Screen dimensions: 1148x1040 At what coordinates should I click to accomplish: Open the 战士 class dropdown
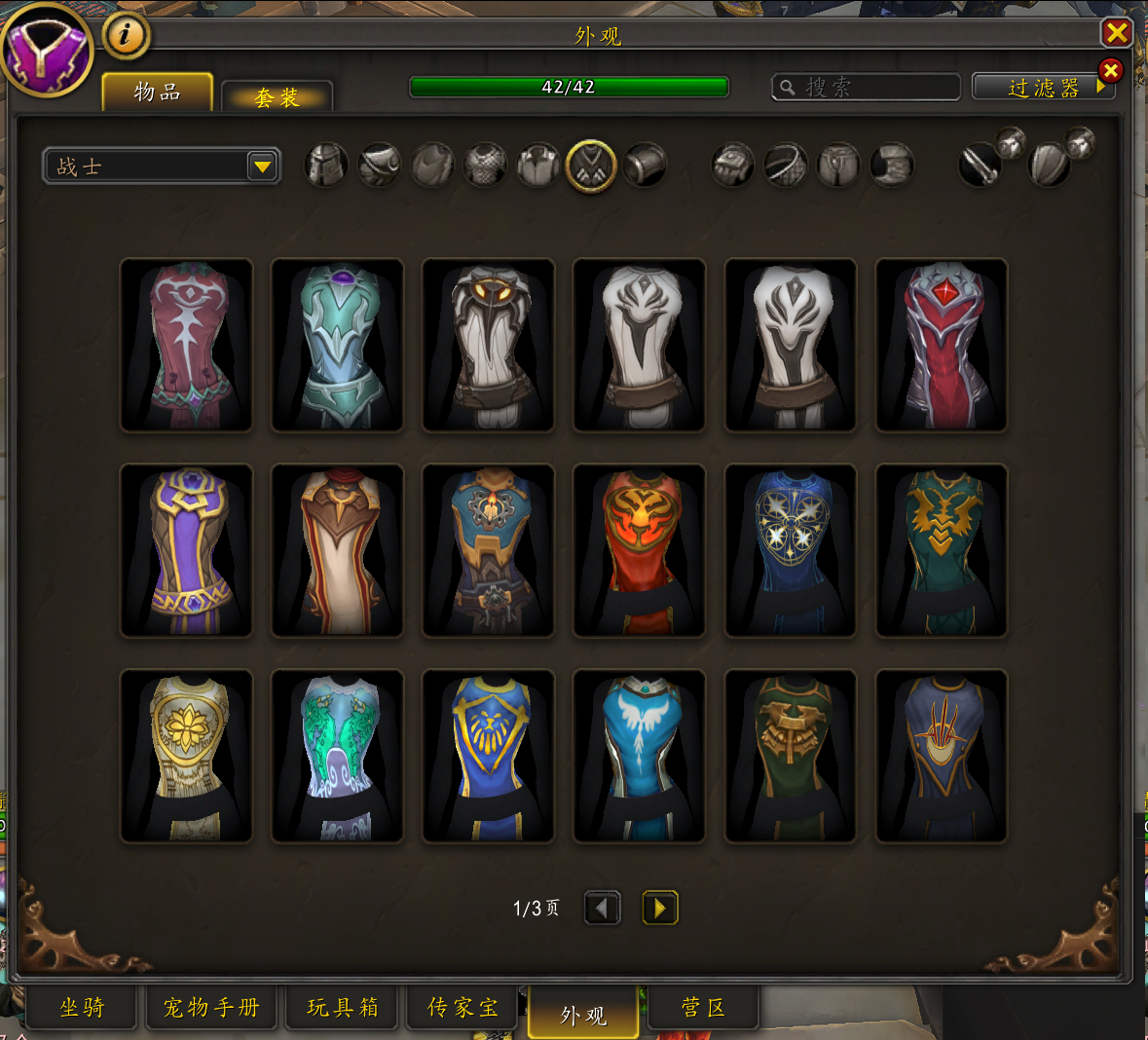[261, 167]
